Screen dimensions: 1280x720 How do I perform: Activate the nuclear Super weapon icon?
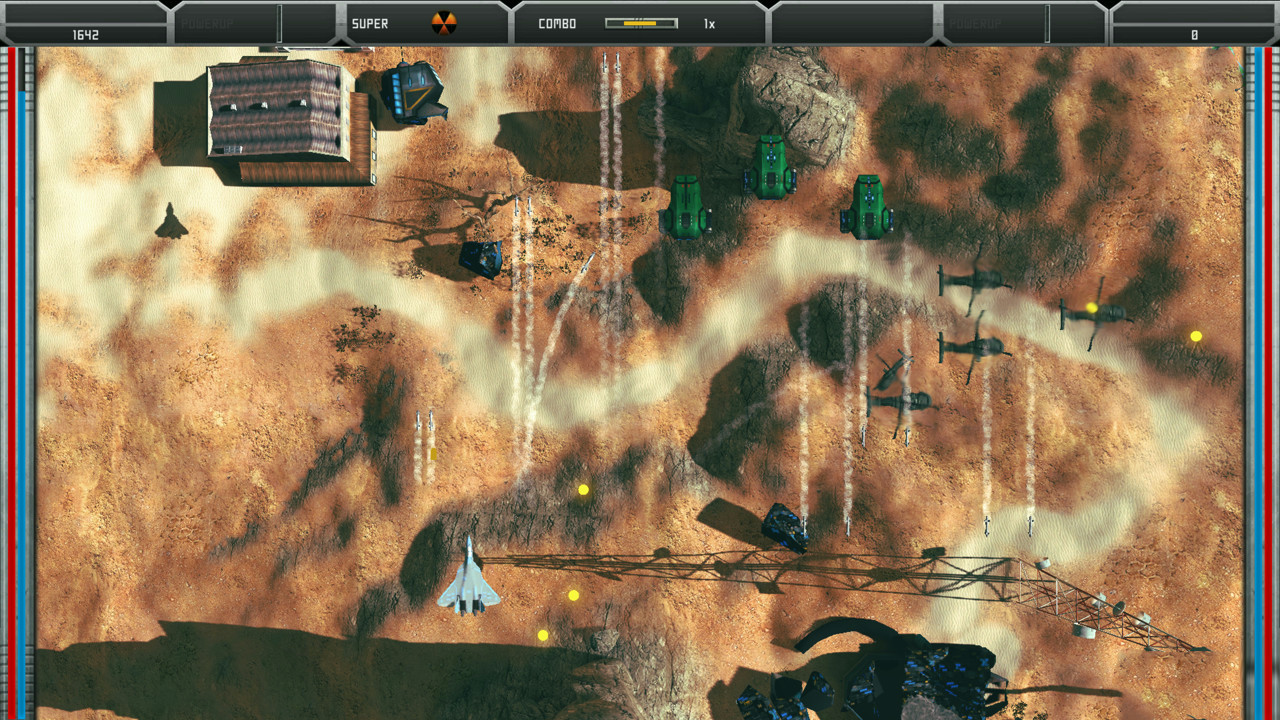pyautogui.click(x=443, y=23)
